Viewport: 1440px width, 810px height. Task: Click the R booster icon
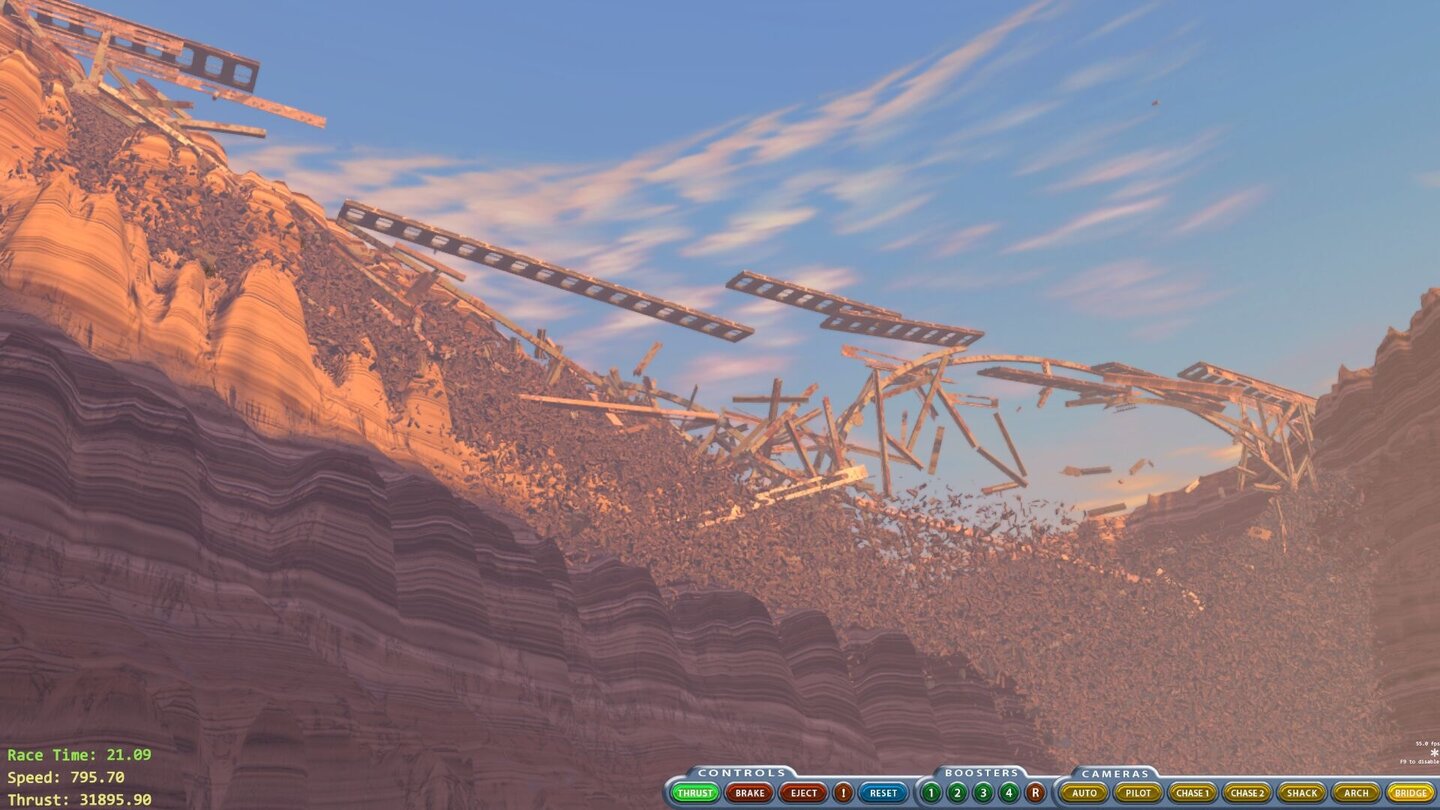(1033, 792)
